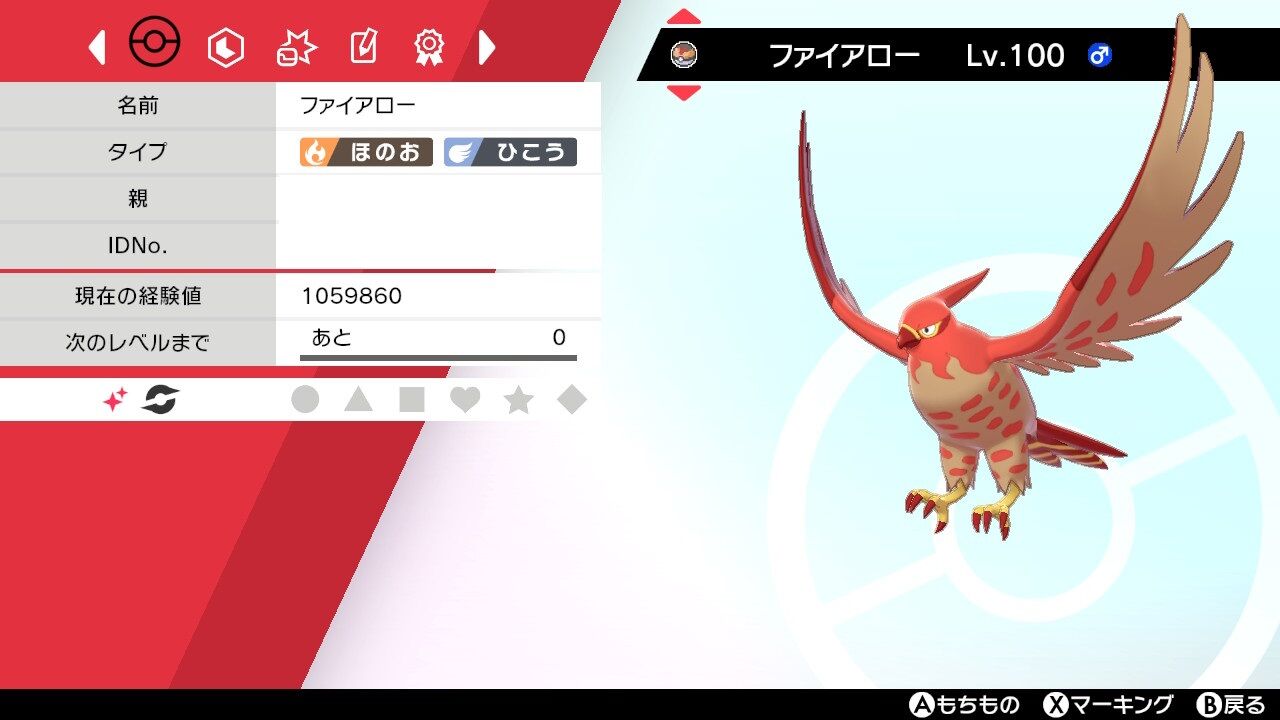Click the memo pencil icon
The width and height of the screenshot is (1280, 720).
click(x=364, y=44)
